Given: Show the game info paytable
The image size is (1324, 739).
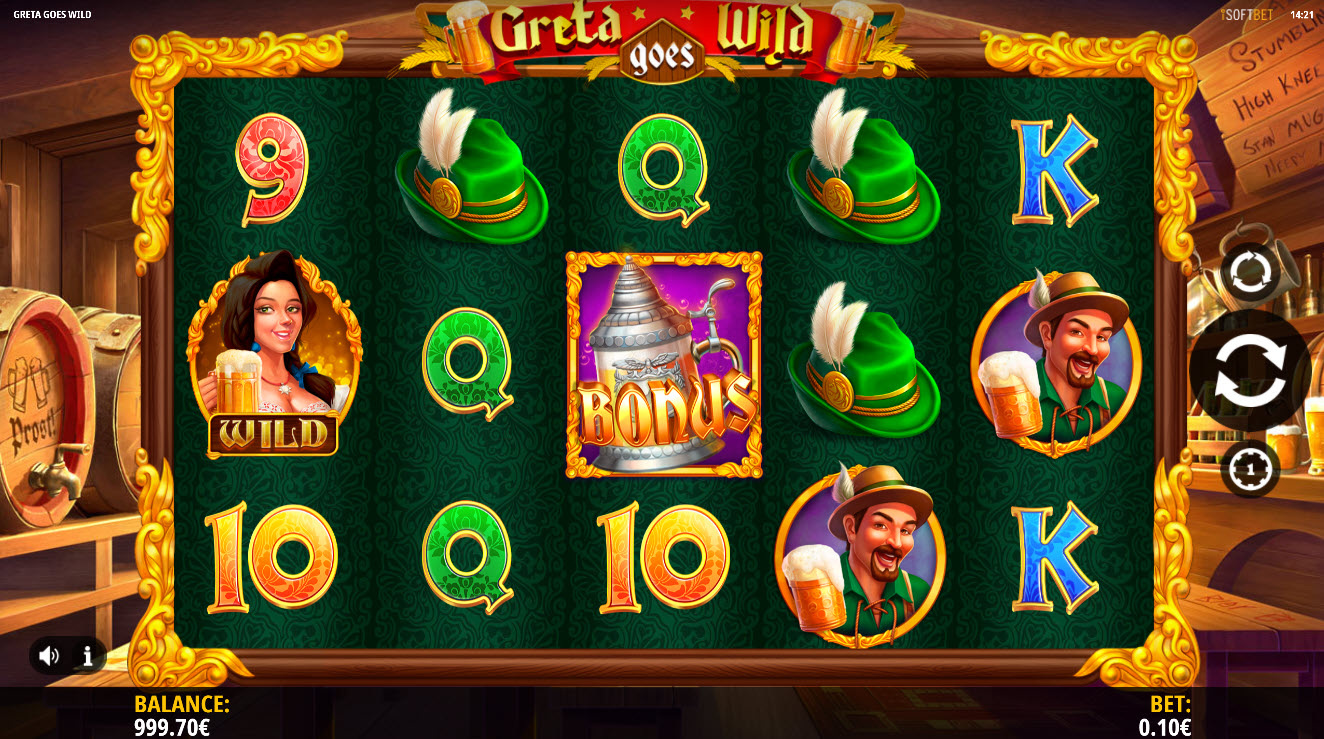Looking at the screenshot, I should click(x=88, y=656).
